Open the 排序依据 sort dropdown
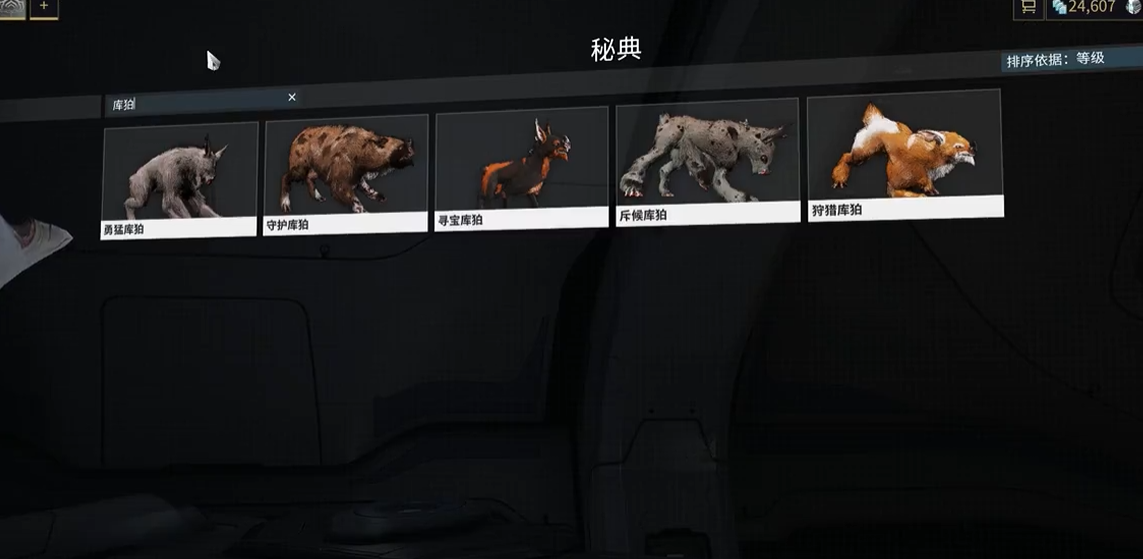Screen dimensions: 1143x559 [1056, 60]
